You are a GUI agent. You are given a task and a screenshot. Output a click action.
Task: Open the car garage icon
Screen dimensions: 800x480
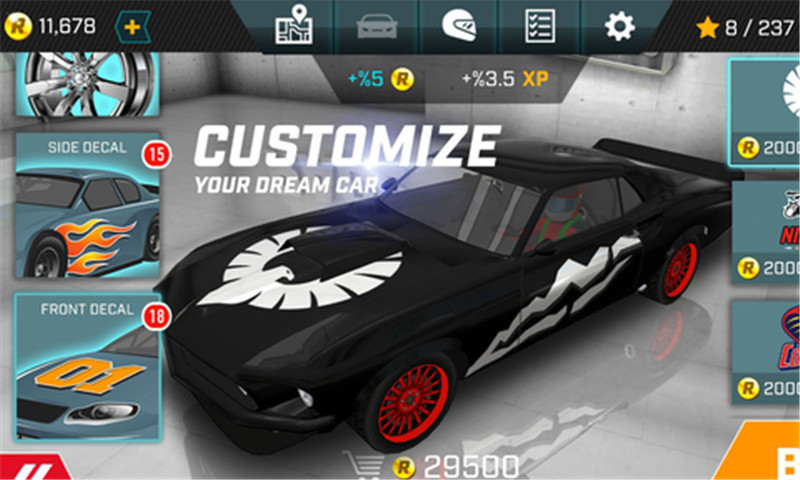pyautogui.click(x=376, y=26)
